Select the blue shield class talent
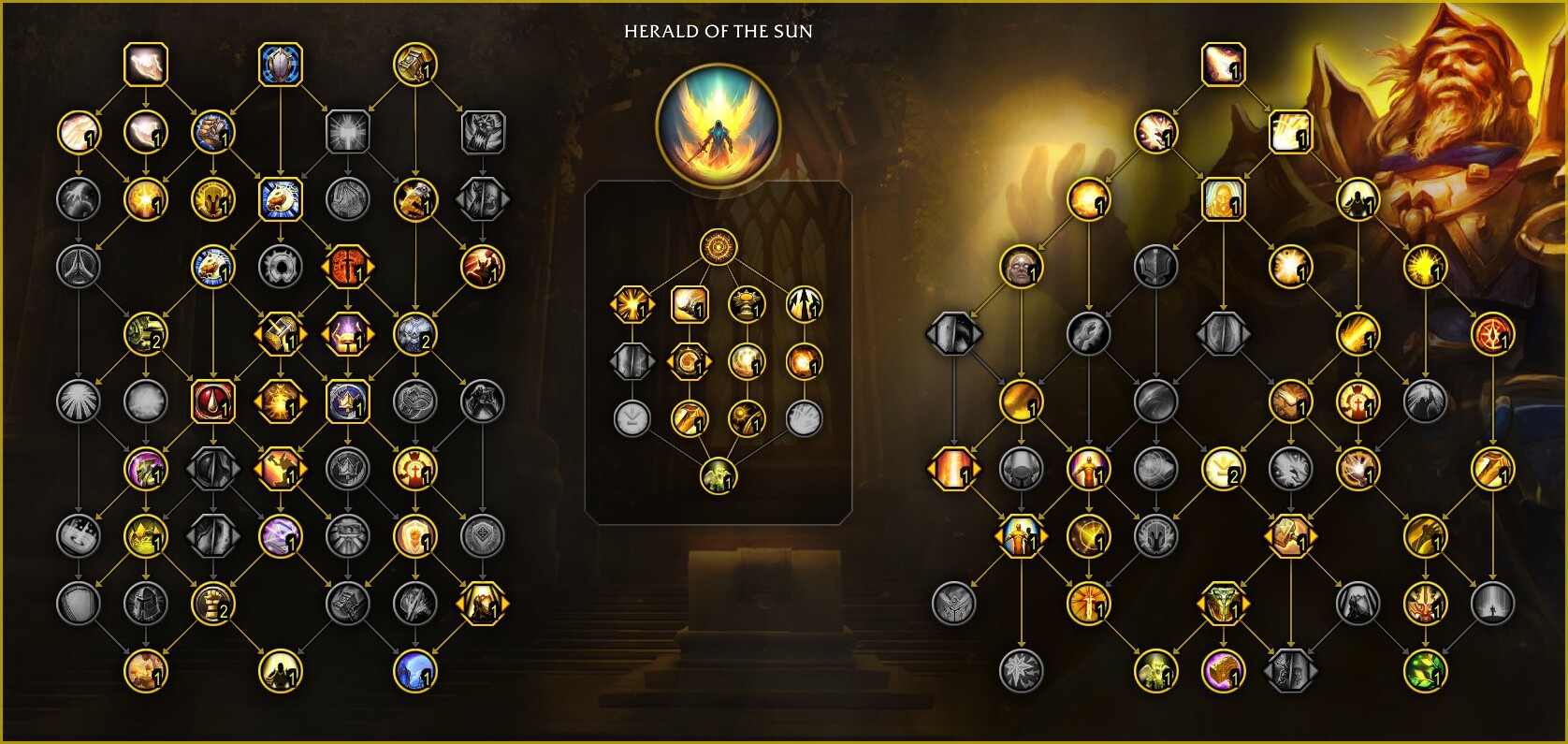 pyautogui.click(x=281, y=65)
